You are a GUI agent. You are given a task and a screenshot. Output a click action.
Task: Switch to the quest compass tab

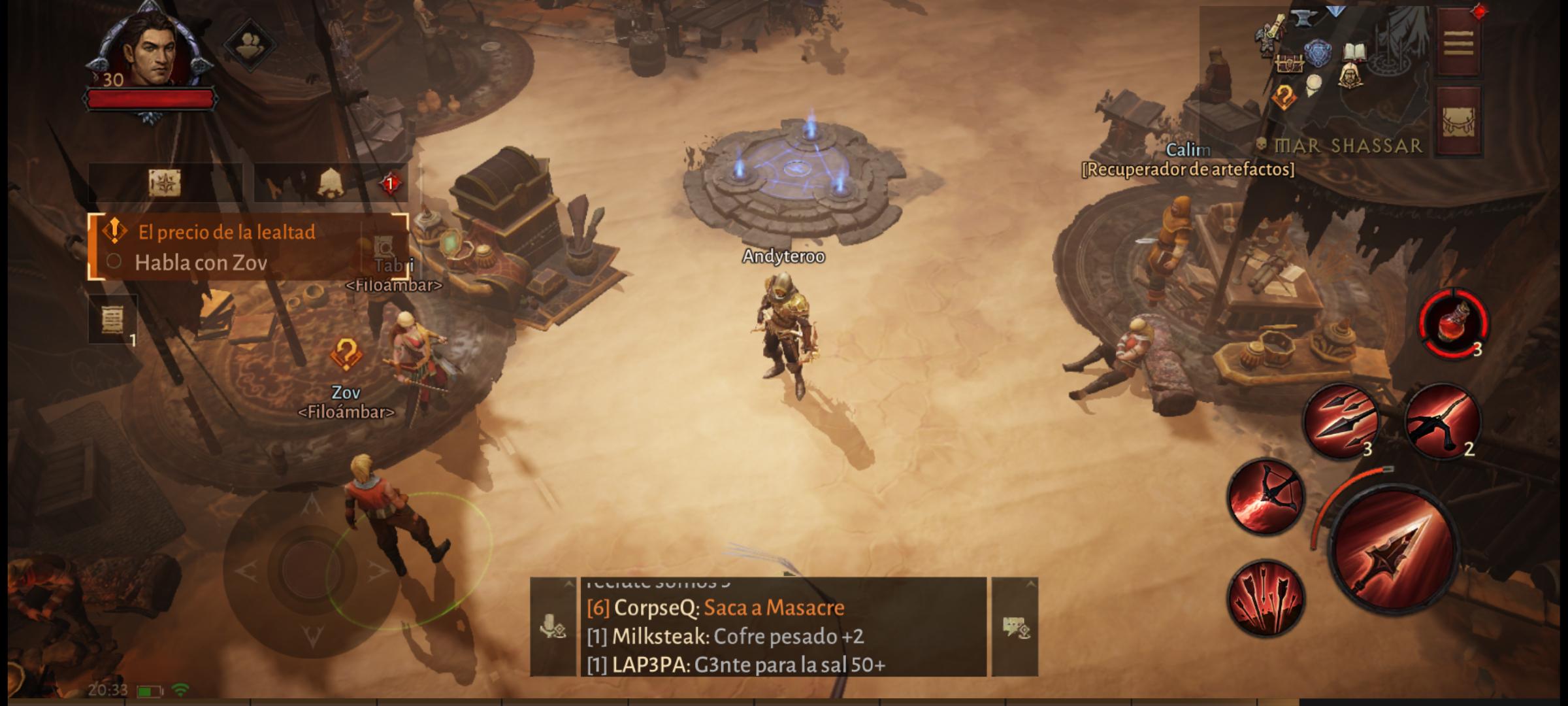pyautogui.click(x=164, y=183)
